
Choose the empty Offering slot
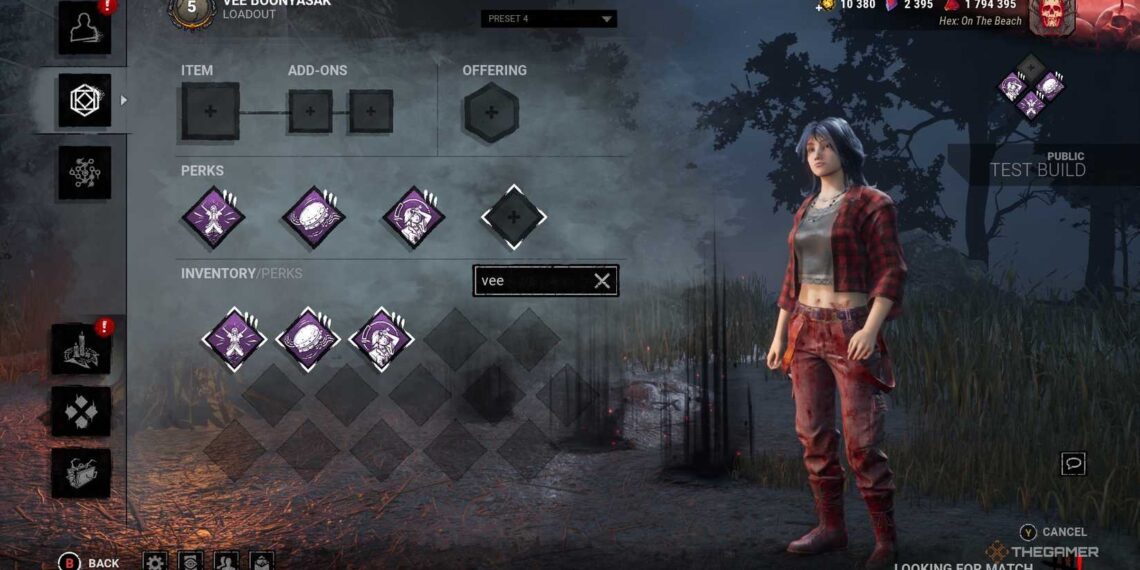click(x=491, y=112)
